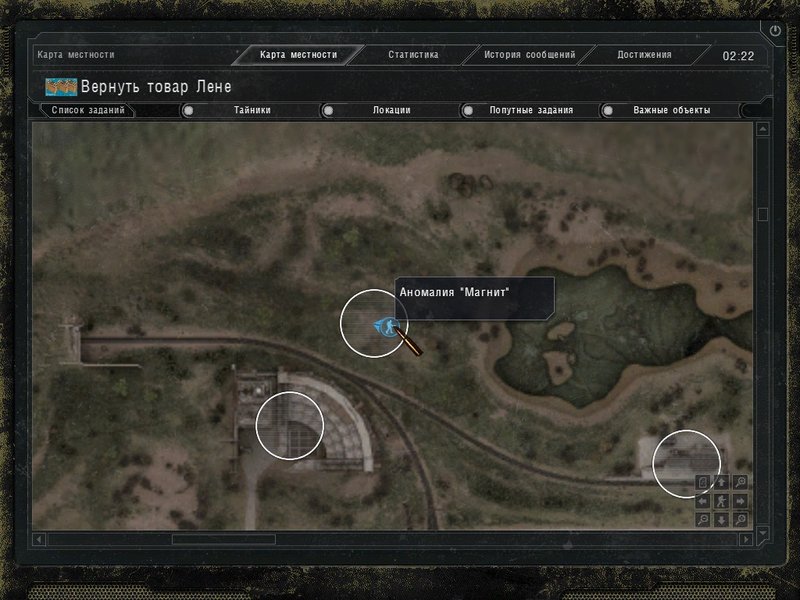Click the horizontal map scrollbar thumb
This screenshot has height=600, width=800.
223,539
